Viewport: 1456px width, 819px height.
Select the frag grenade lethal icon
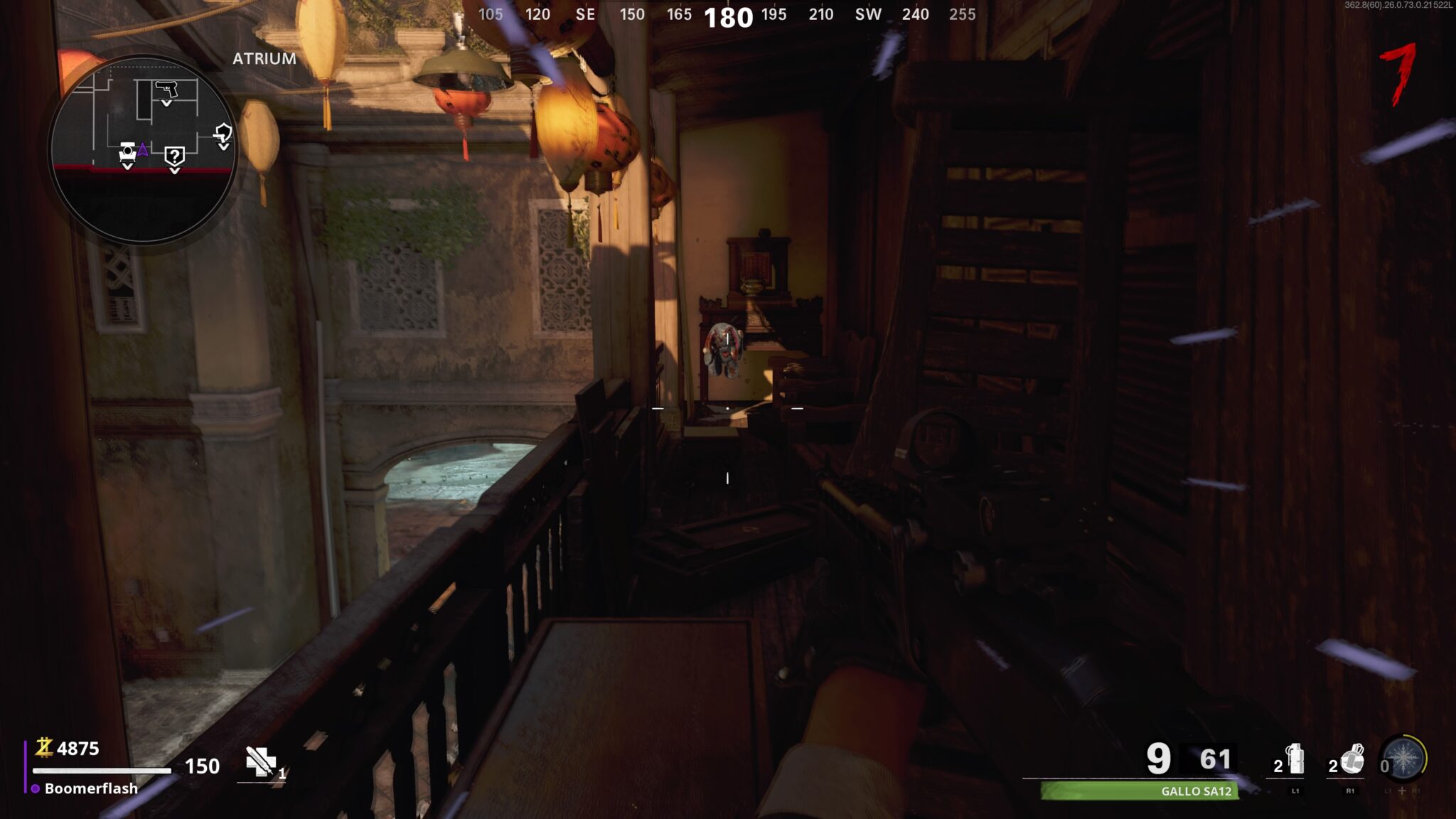click(1296, 761)
